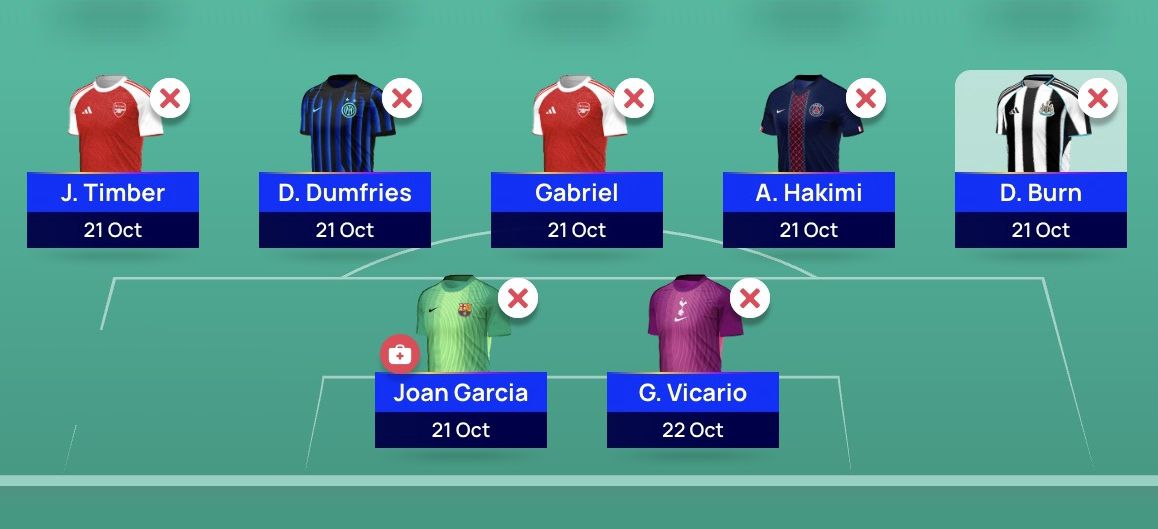
Task: Remove D. Dumfries from the squad
Action: pos(402,98)
